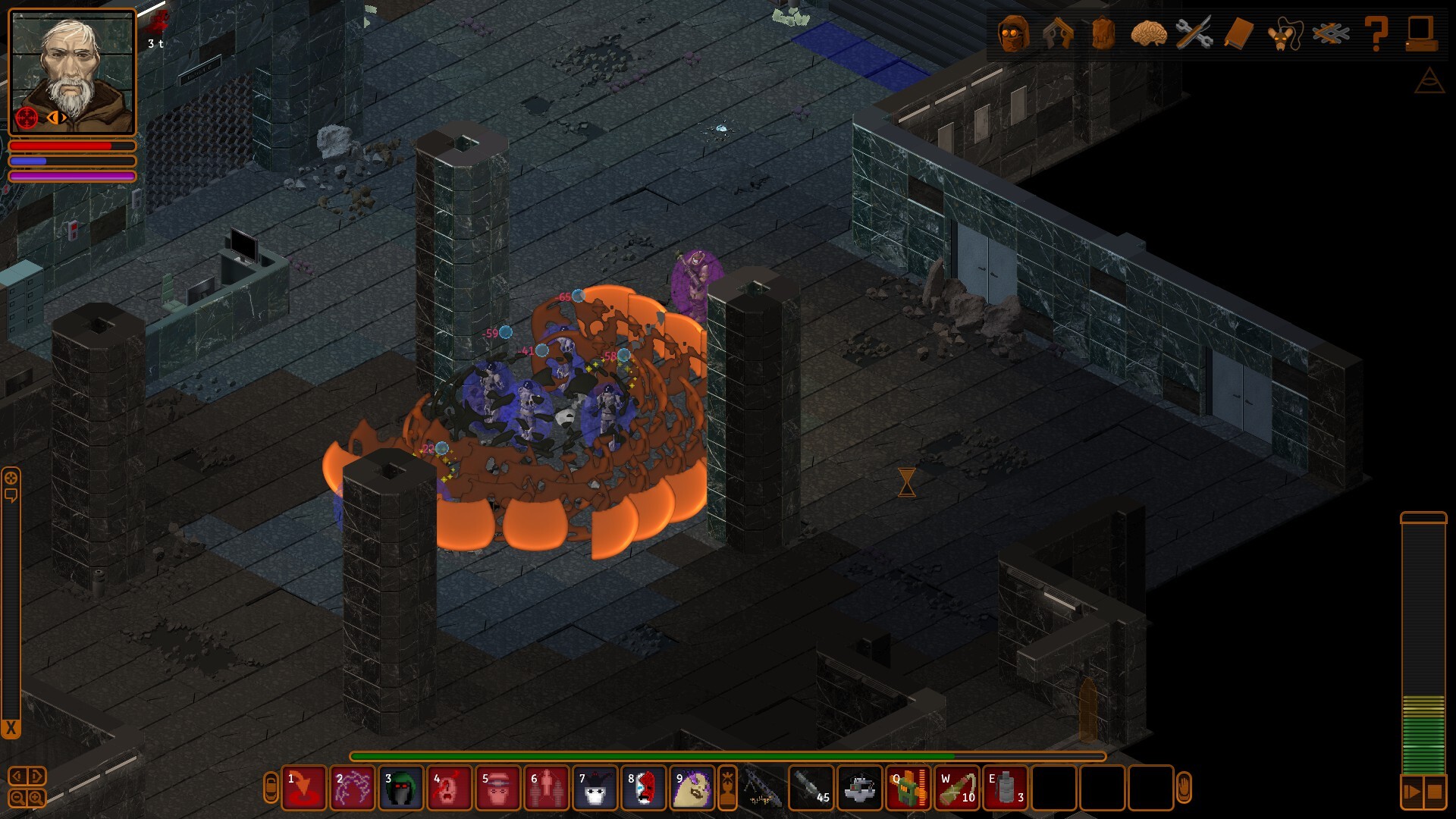Image resolution: width=1456 pixels, height=819 pixels.
Task: Open the character sheet hooded figure icon
Action: coord(1014,33)
